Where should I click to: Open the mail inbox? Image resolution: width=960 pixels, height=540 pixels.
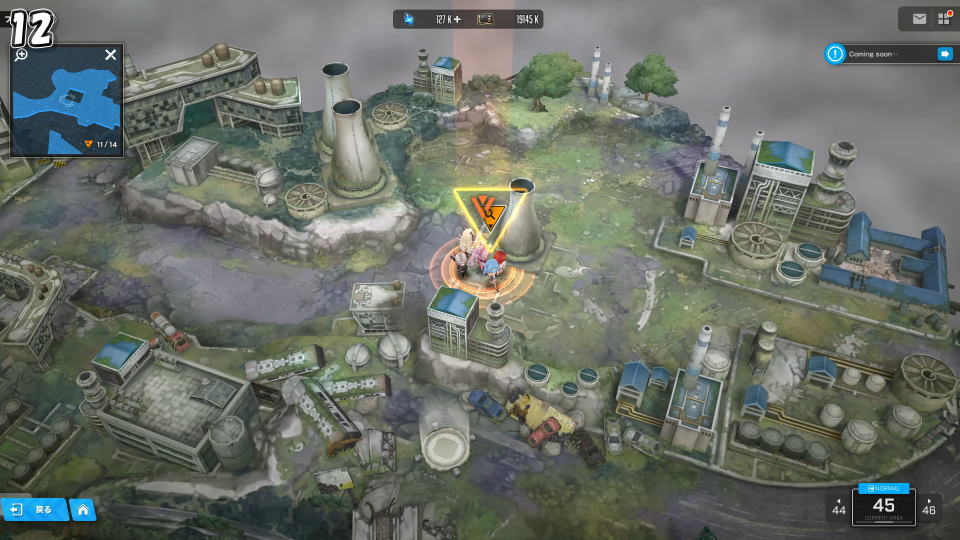click(x=919, y=19)
